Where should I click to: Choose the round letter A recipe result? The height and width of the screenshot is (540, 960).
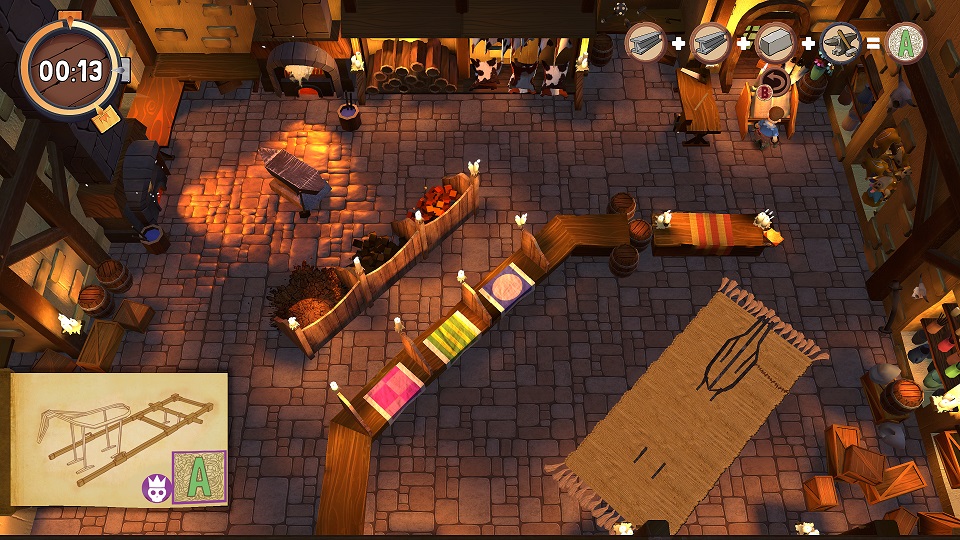pyautogui.click(x=905, y=43)
